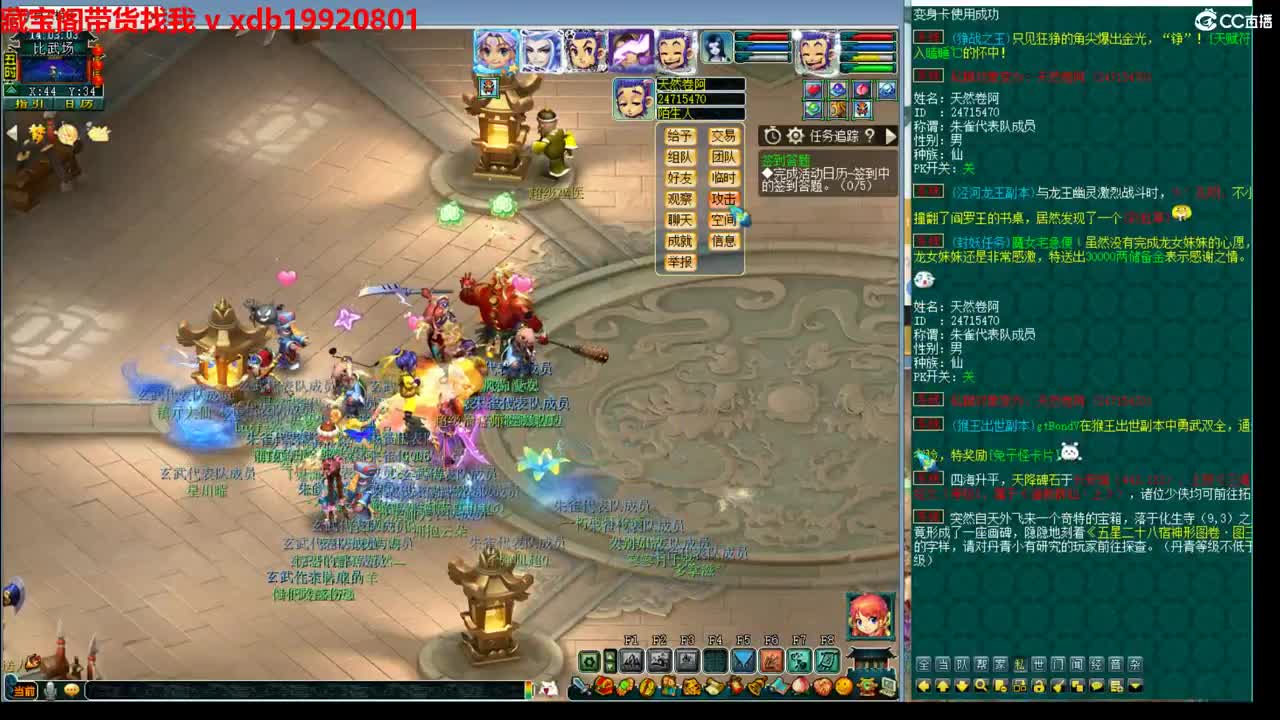Select the peach item icon on the bottom toolbar
This screenshot has width=1280, height=720.
[x=799, y=688]
